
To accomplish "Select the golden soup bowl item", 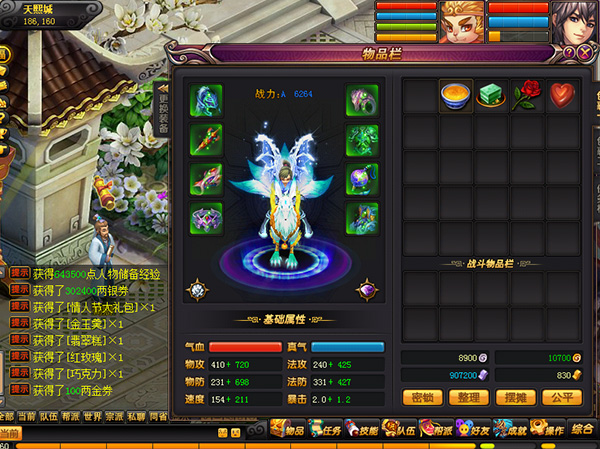I will 456,97.
